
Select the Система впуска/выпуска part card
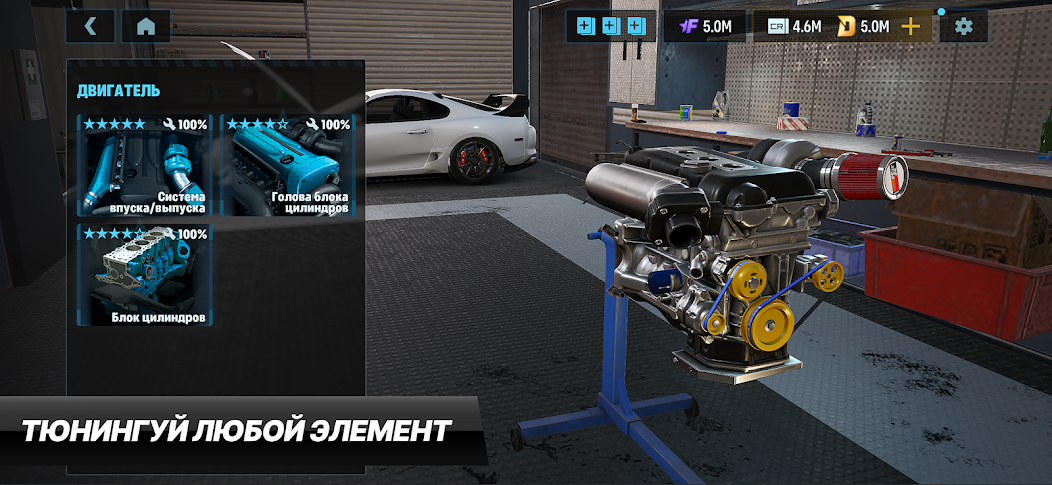coord(145,166)
